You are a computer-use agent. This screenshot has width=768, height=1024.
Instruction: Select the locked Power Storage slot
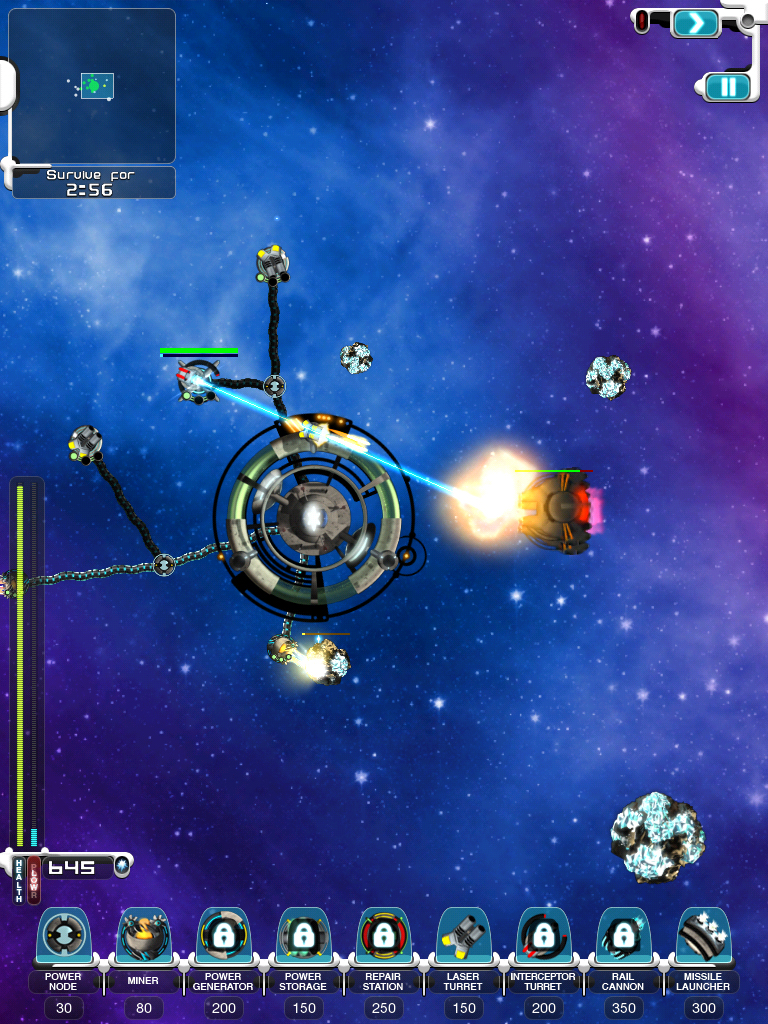(x=303, y=938)
